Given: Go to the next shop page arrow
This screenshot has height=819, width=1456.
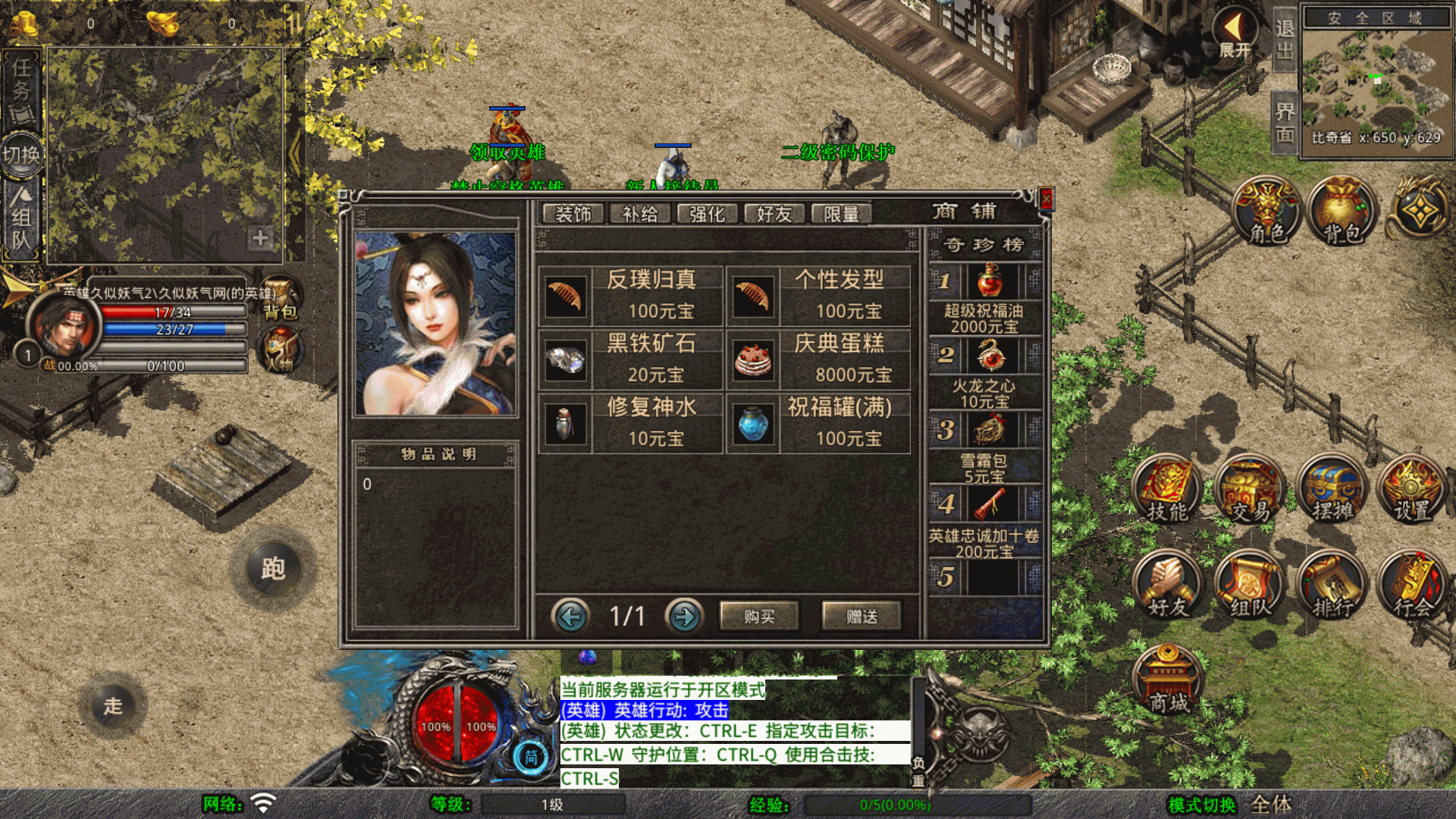Looking at the screenshot, I should click(x=684, y=617).
